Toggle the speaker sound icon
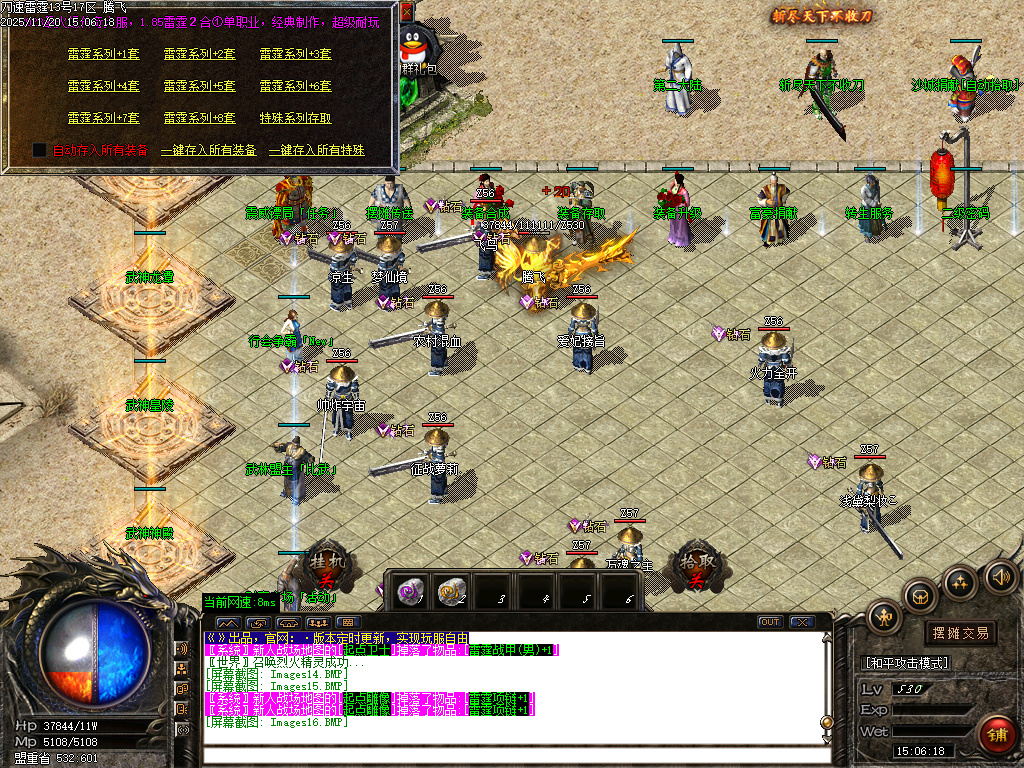Viewport: 1024px width, 768px height. pos(1001,575)
